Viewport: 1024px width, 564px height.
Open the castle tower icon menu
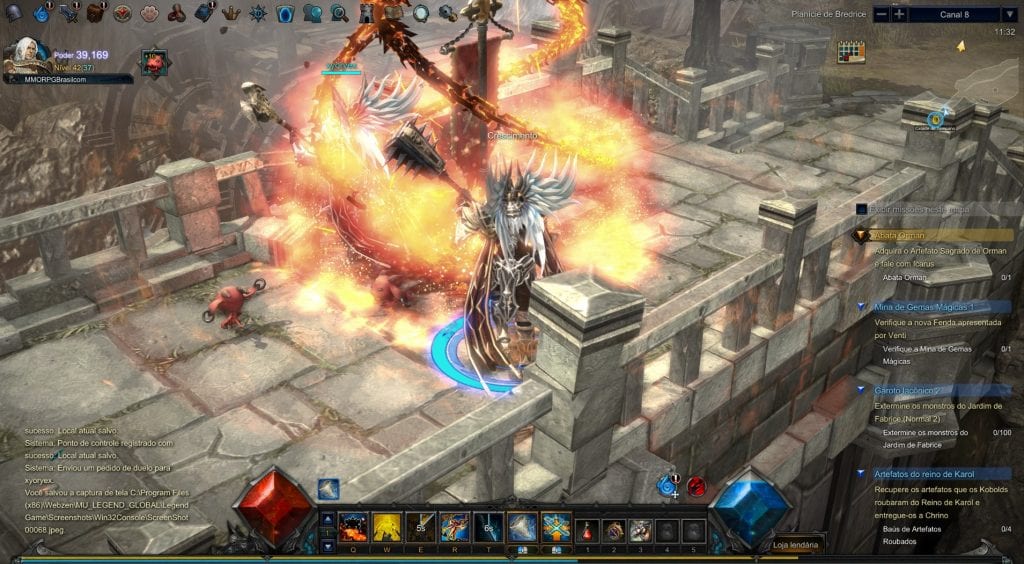(x=366, y=13)
